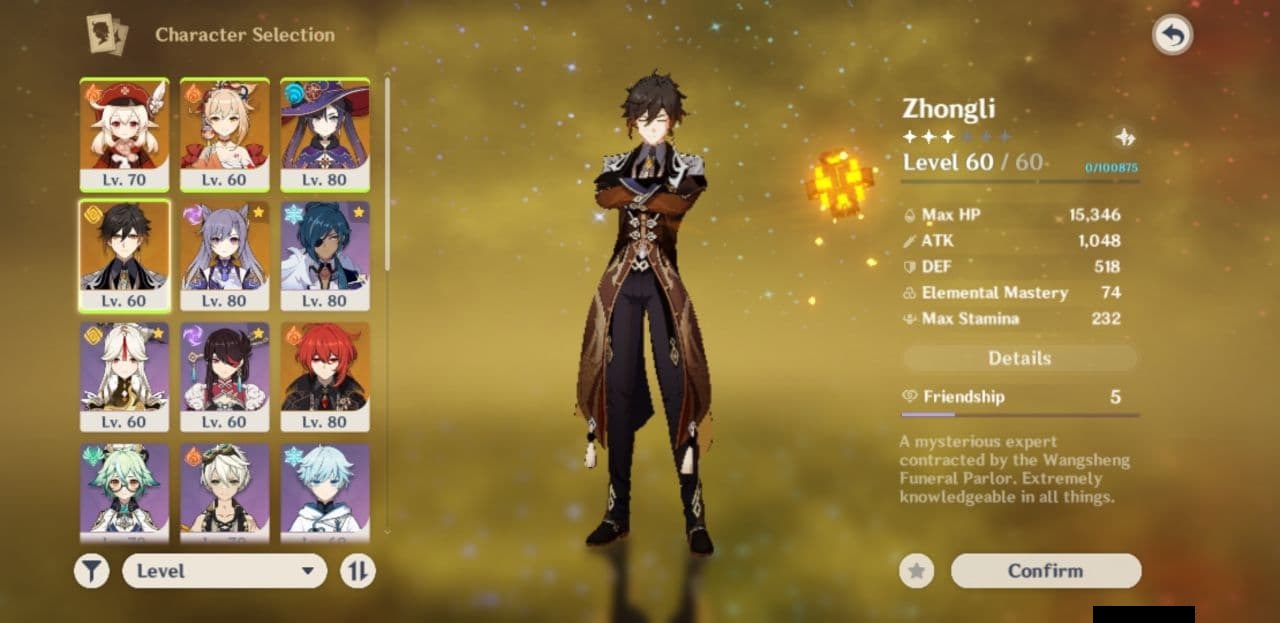Click the star button beside Confirm
This screenshot has width=1280, height=623.
(x=916, y=571)
